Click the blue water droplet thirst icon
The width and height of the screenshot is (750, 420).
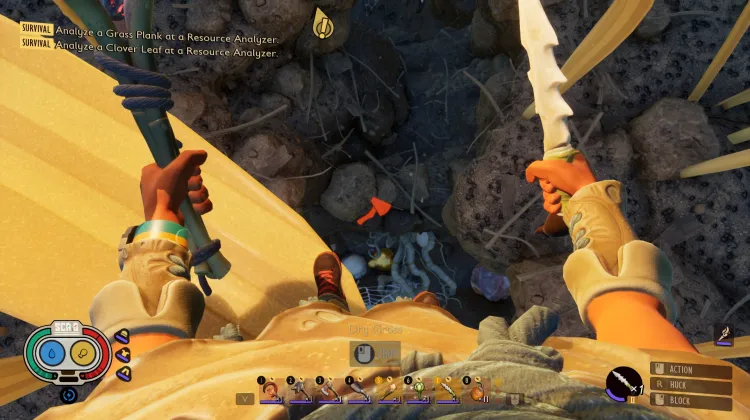click(50, 354)
